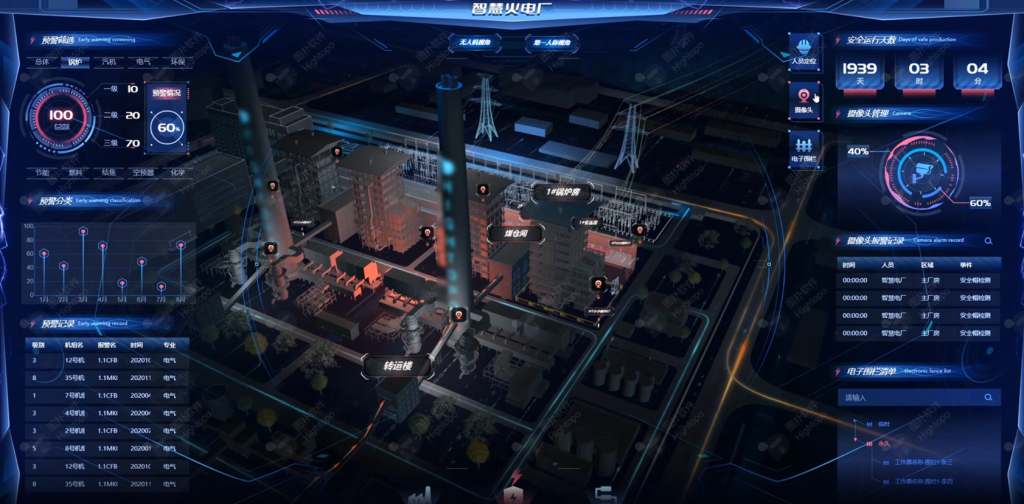Open the 汽机 turbine tab
Screen dimensions: 1024x504
108,62
